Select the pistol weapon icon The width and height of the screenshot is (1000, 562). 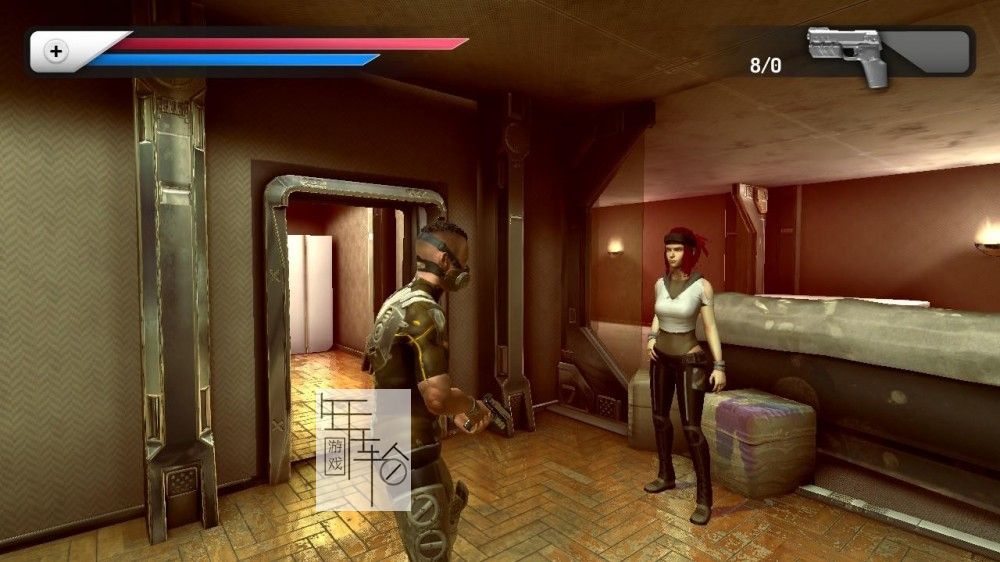(848, 53)
